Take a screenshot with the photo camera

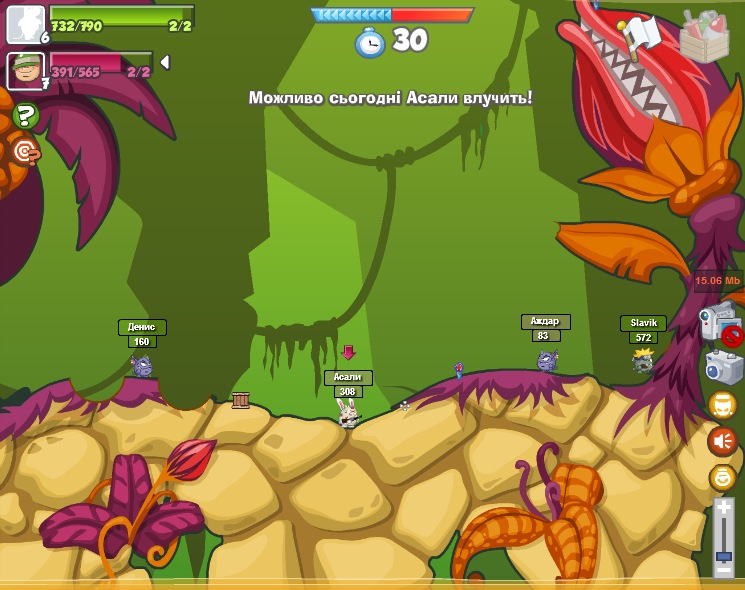(x=723, y=367)
